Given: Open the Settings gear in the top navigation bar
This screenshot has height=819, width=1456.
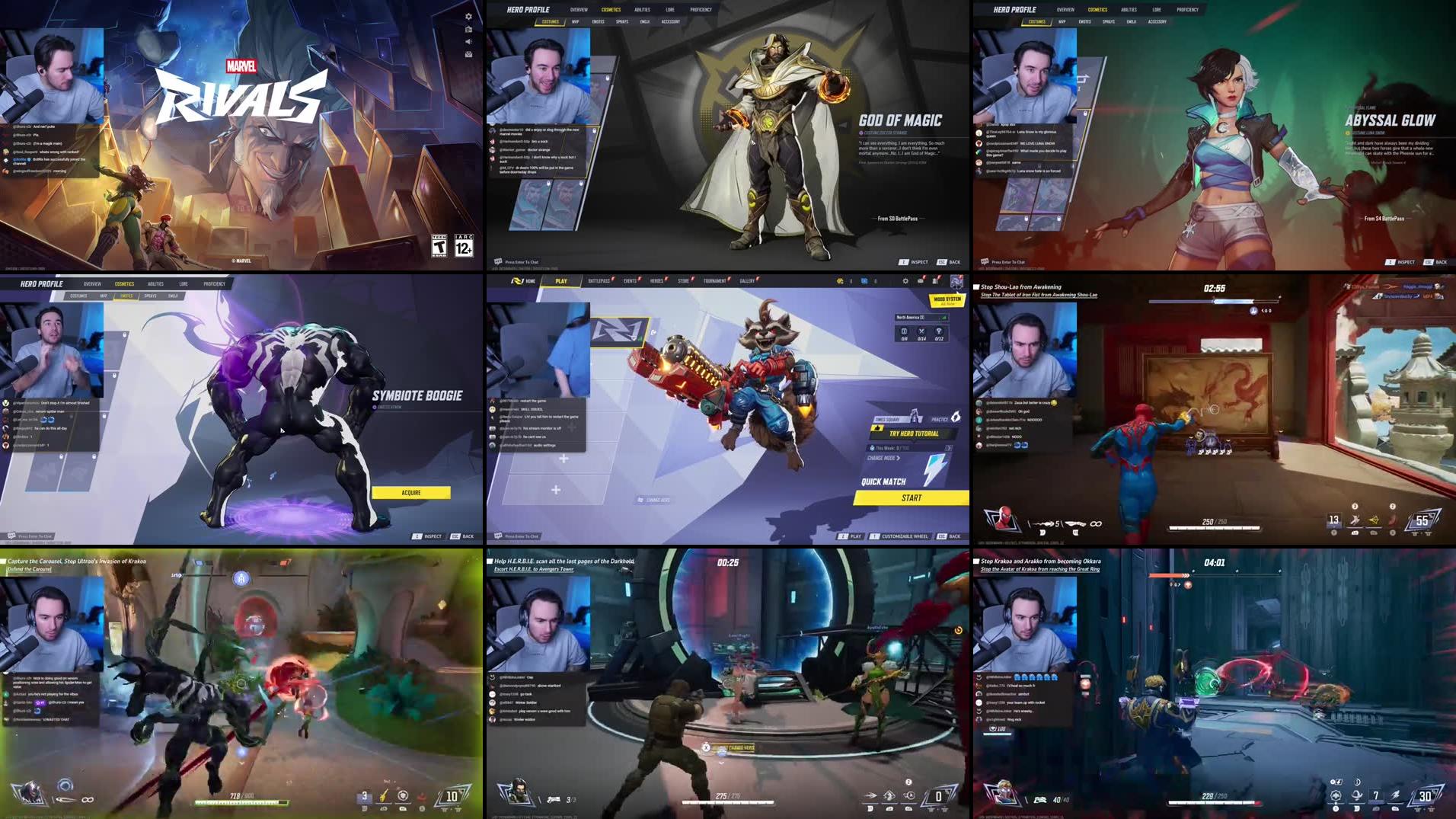Looking at the screenshot, I should [905, 280].
